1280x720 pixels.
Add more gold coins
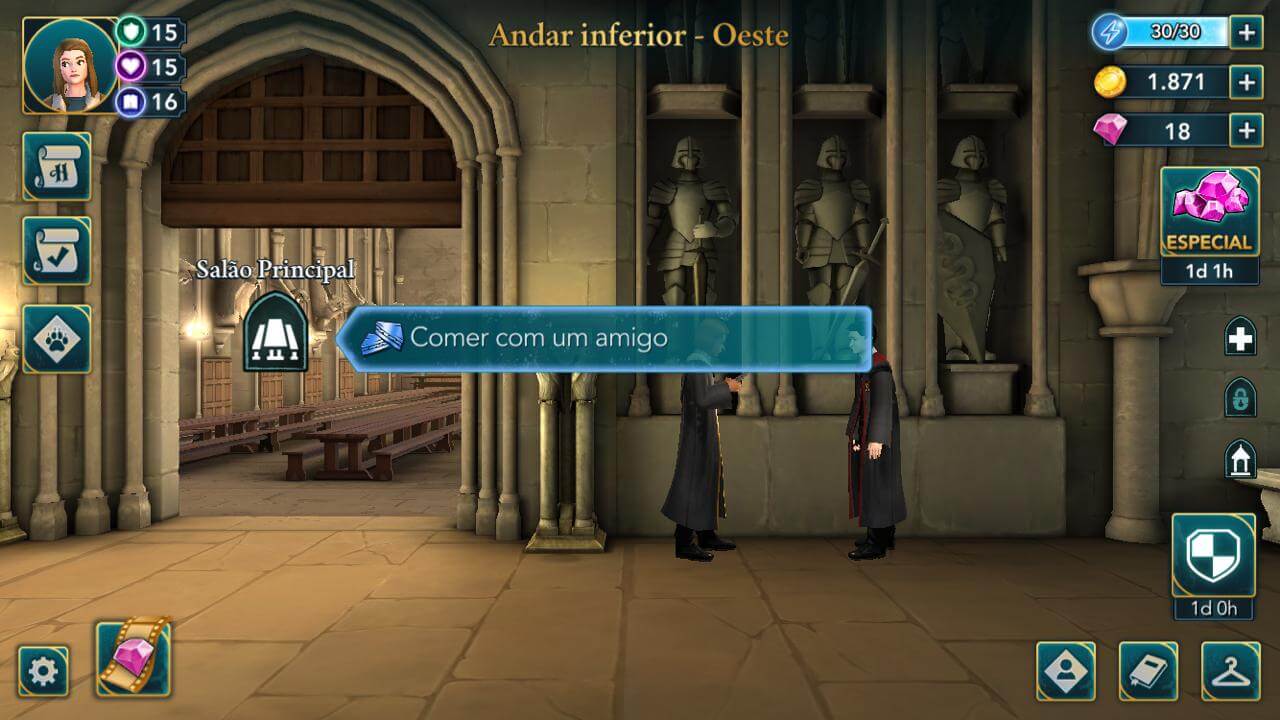[x=1246, y=82]
